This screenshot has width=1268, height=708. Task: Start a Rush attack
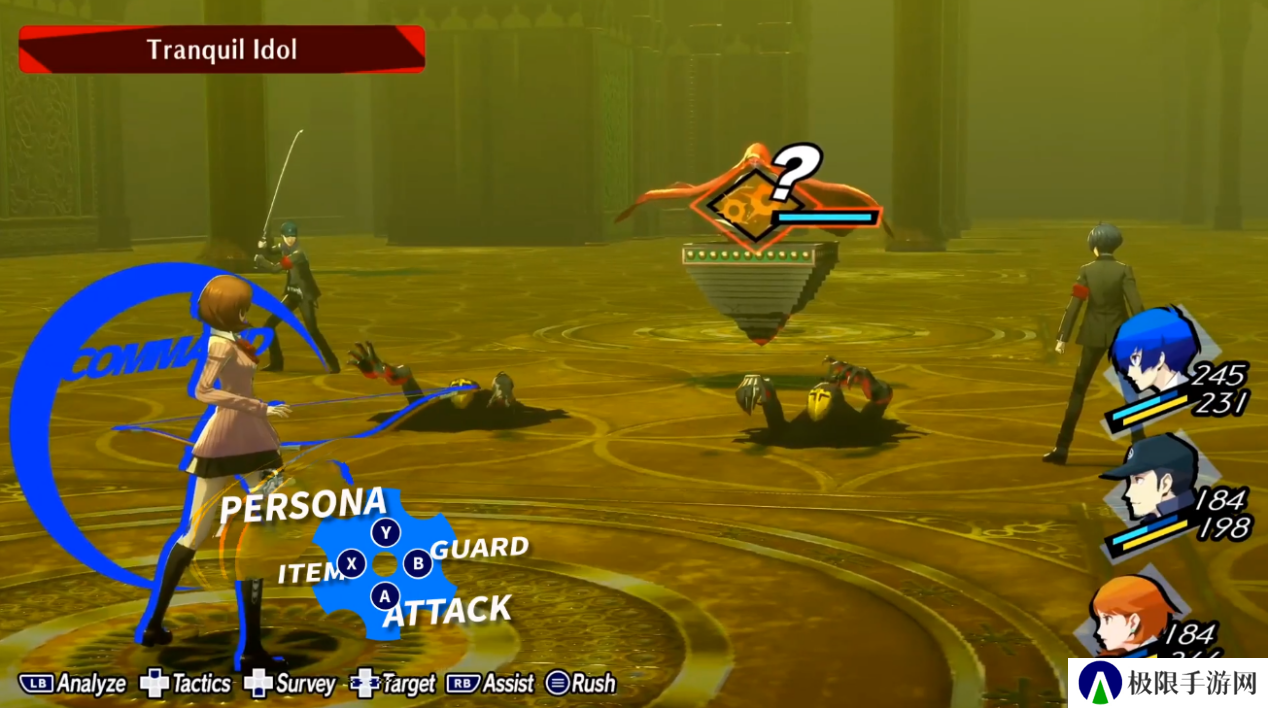coord(581,684)
